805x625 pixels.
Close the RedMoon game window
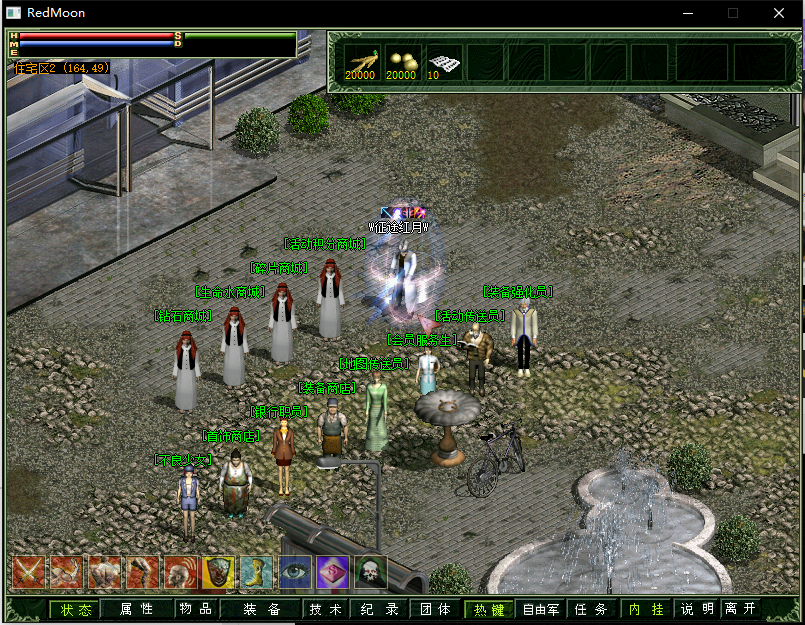click(x=779, y=13)
